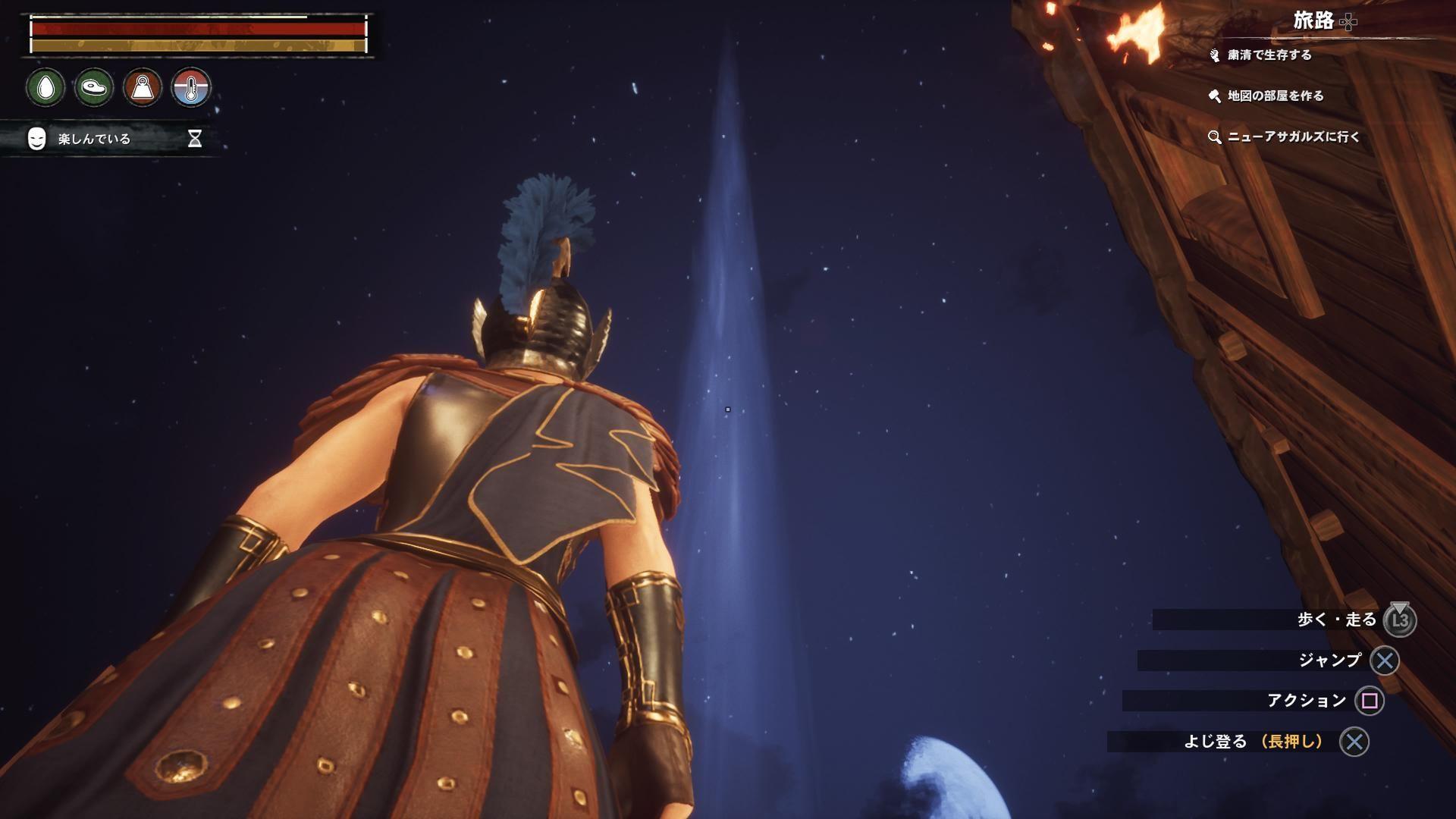Check the weight encumbrance status icon
Viewport: 1456px width, 819px height.
coord(143,88)
